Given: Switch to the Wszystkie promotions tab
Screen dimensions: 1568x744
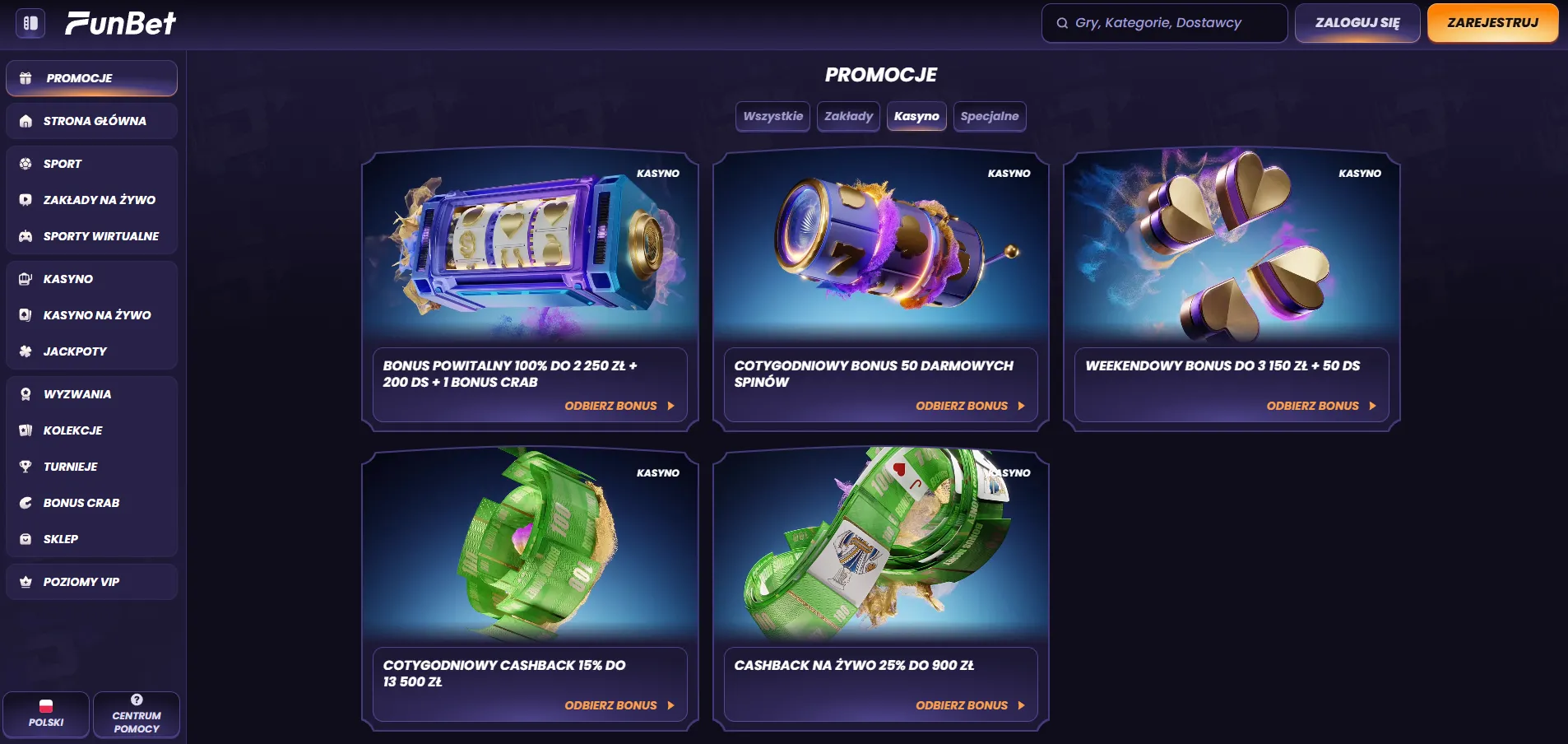Looking at the screenshot, I should (x=772, y=116).
